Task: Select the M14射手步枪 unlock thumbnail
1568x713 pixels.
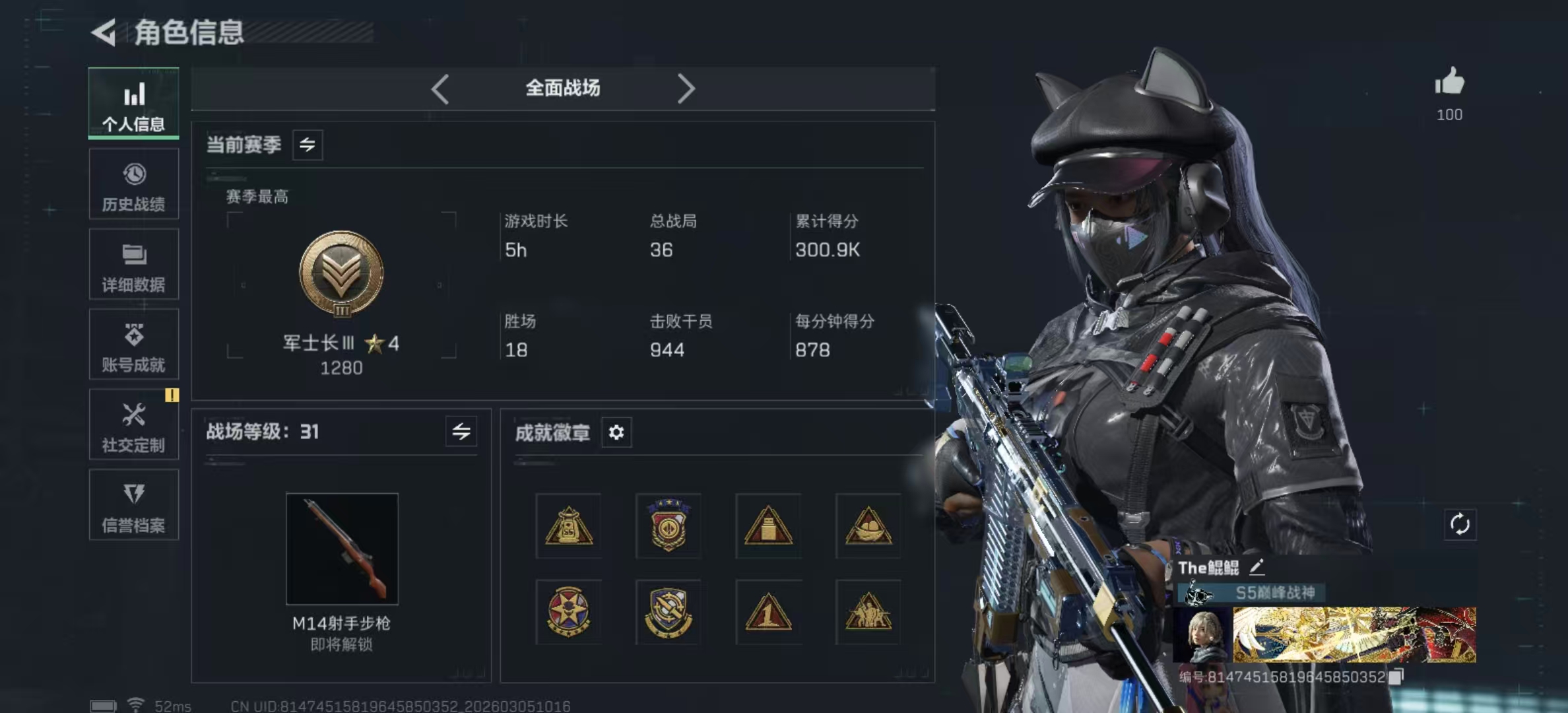Action: [342, 549]
